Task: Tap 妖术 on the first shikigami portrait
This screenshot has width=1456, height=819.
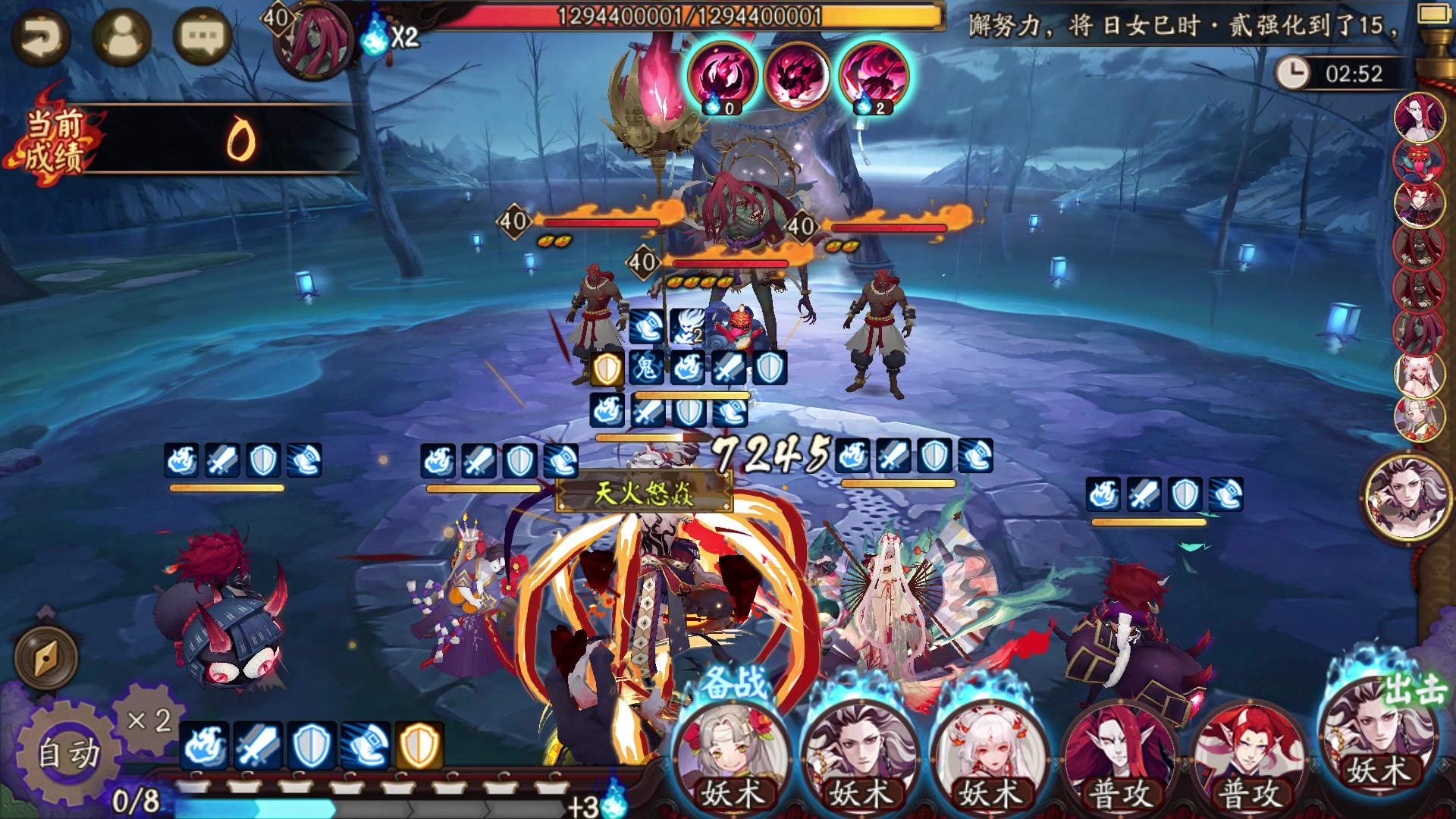Action: (734, 792)
